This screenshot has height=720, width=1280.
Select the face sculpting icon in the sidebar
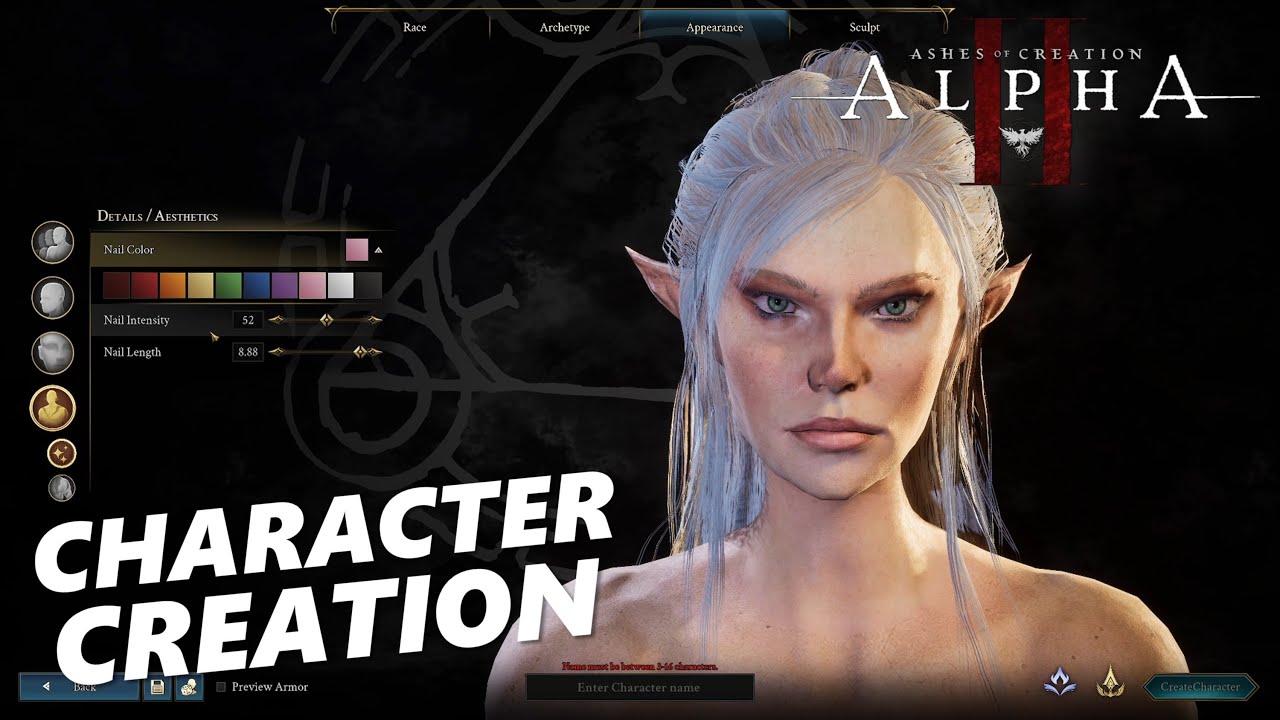[53, 354]
